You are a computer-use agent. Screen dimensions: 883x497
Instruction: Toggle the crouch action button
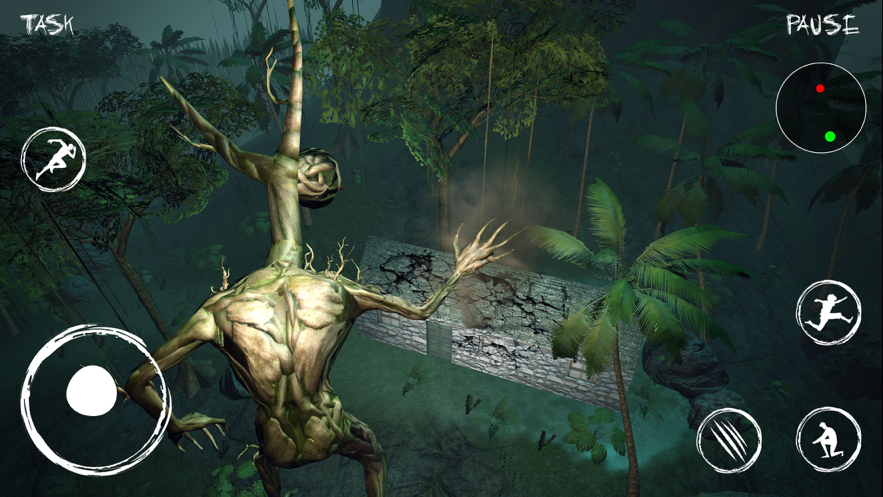tap(828, 440)
